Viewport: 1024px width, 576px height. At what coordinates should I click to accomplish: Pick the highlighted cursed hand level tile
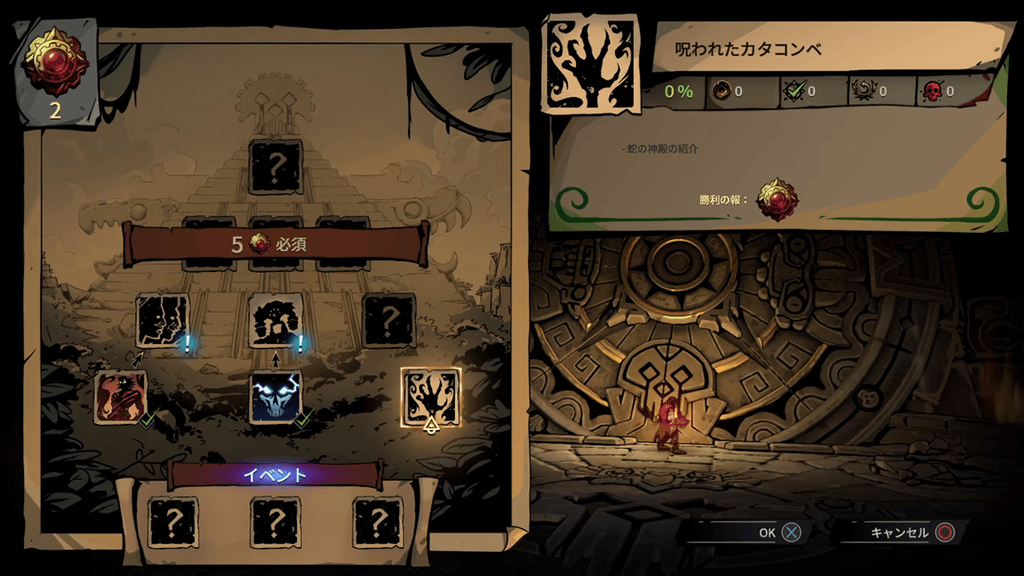[431, 397]
